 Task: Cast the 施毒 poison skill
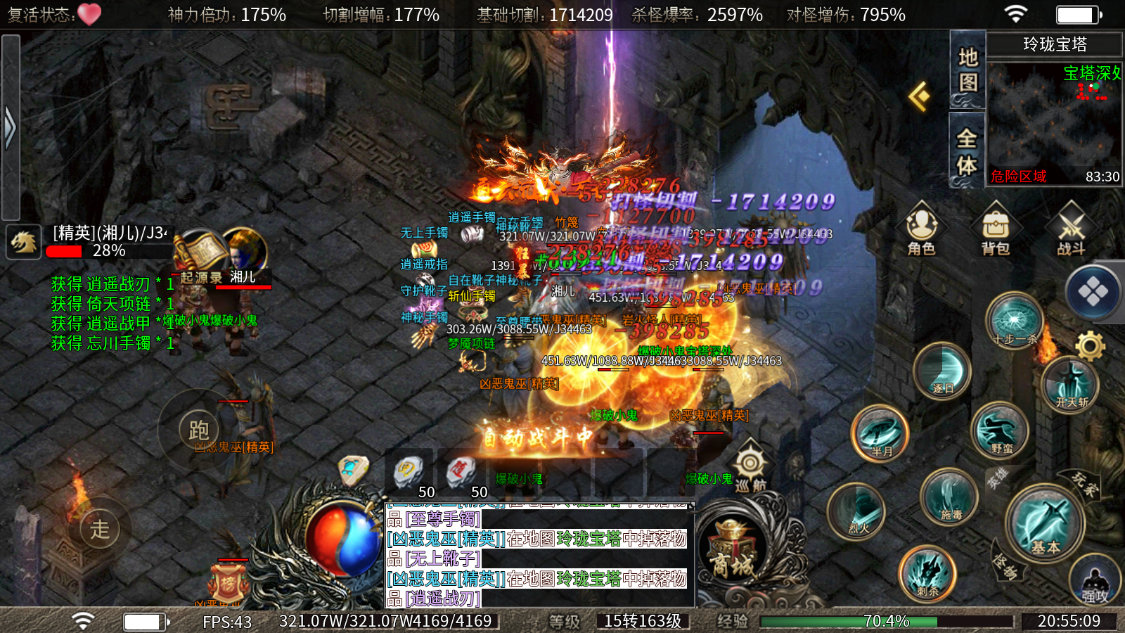949,497
